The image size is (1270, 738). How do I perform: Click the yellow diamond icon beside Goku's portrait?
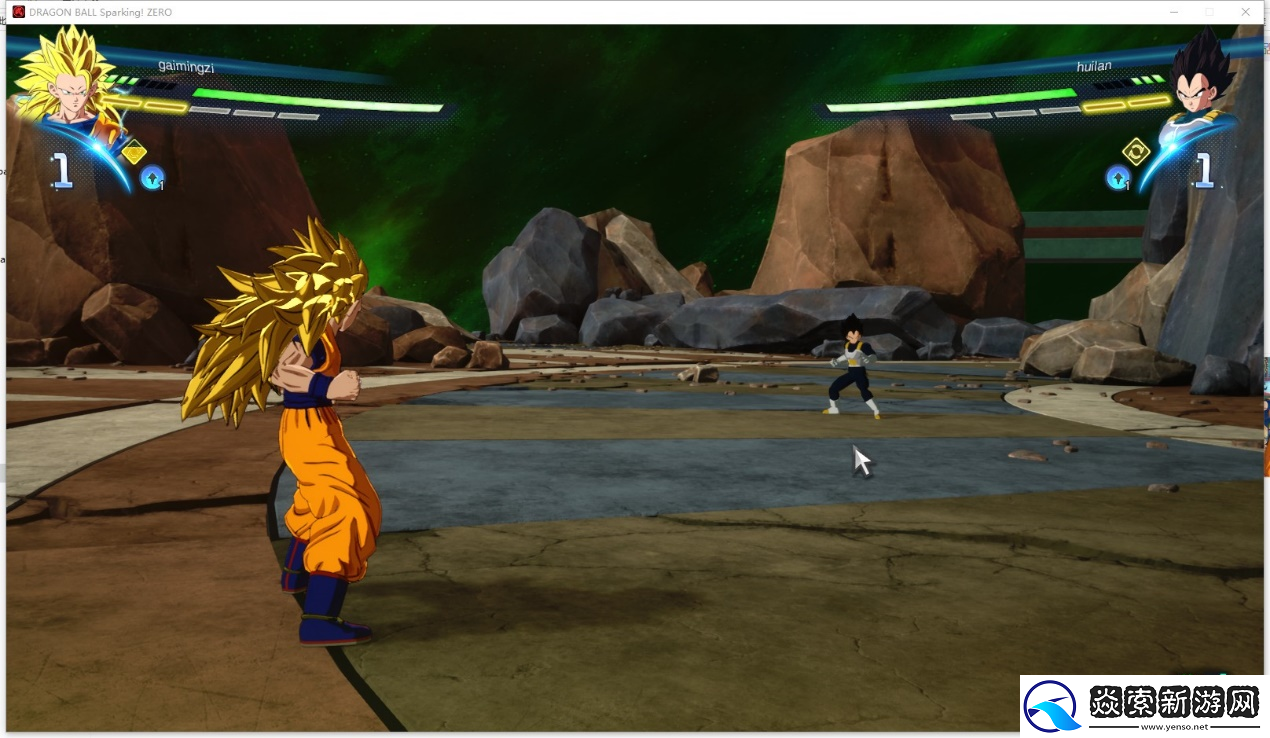point(133,152)
